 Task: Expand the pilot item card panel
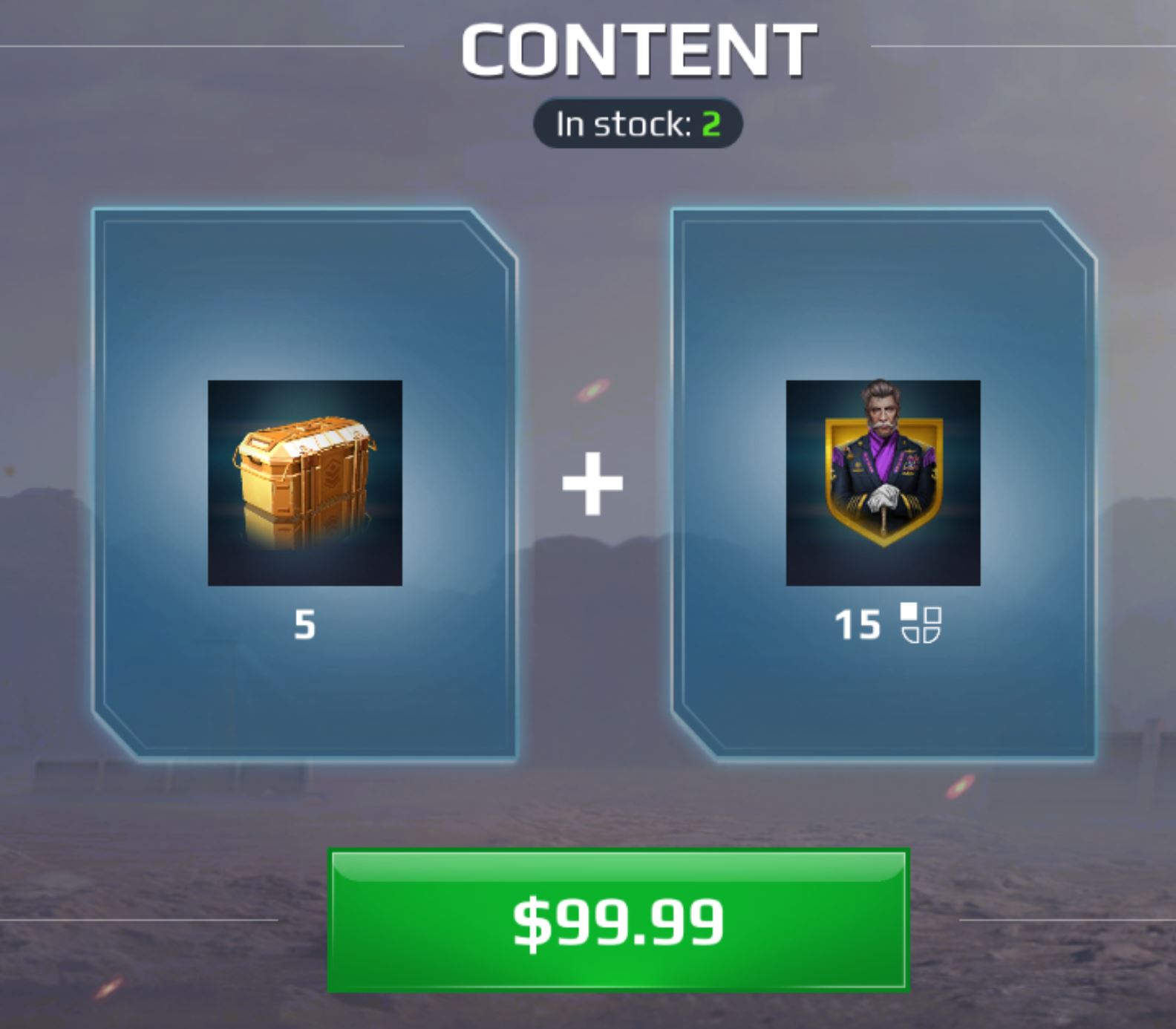883,705
